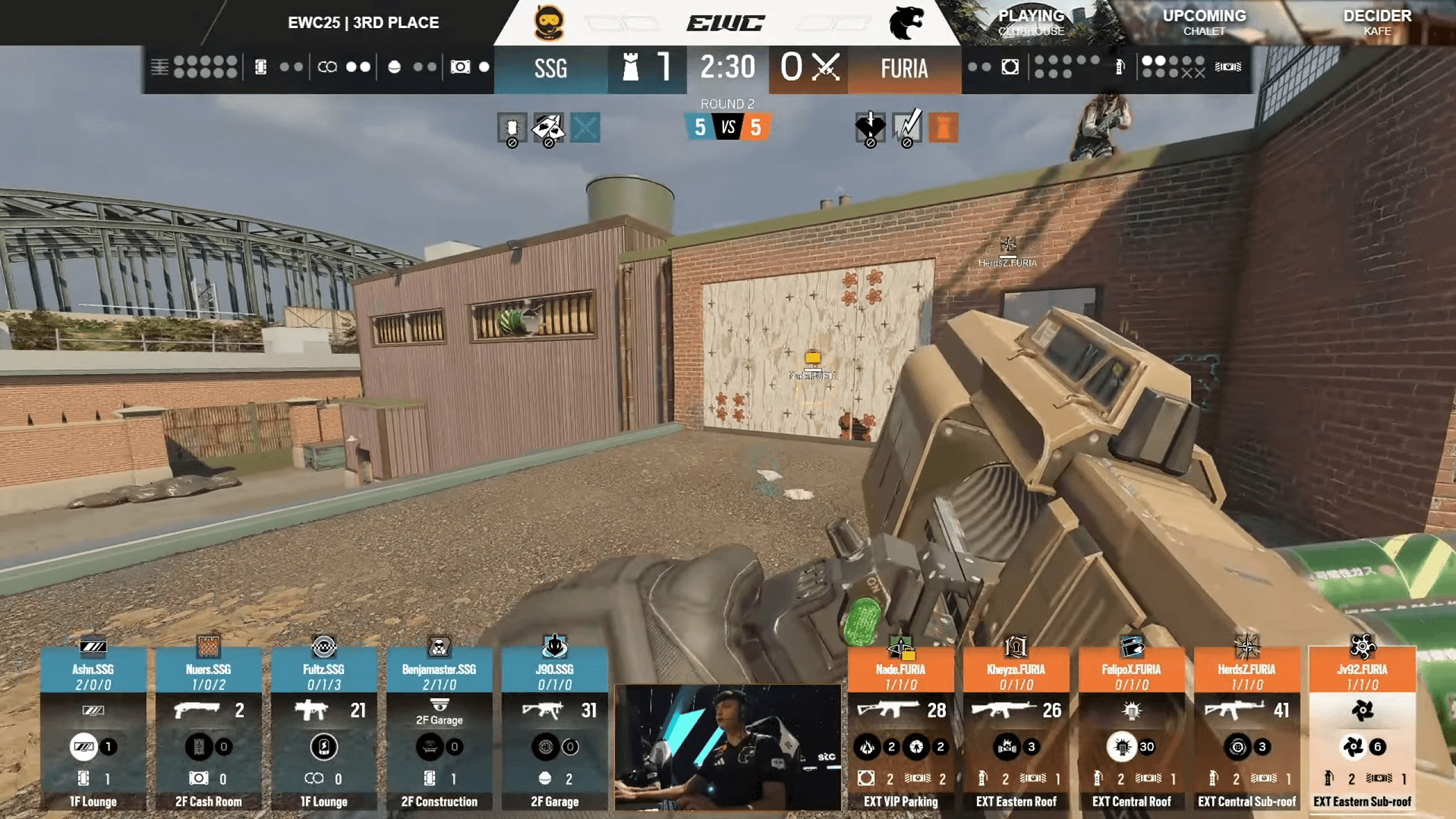
Task: Switch to the Upcoming Chalet map
Action: [1204, 22]
